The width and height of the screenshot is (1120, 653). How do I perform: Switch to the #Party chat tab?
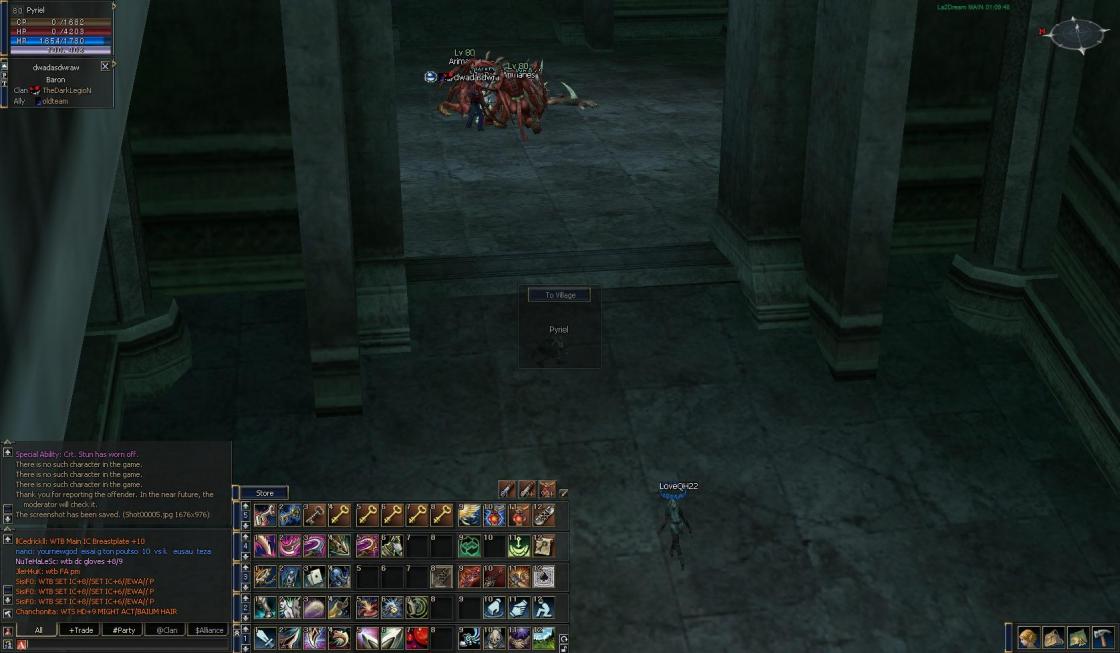click(121, 630)
